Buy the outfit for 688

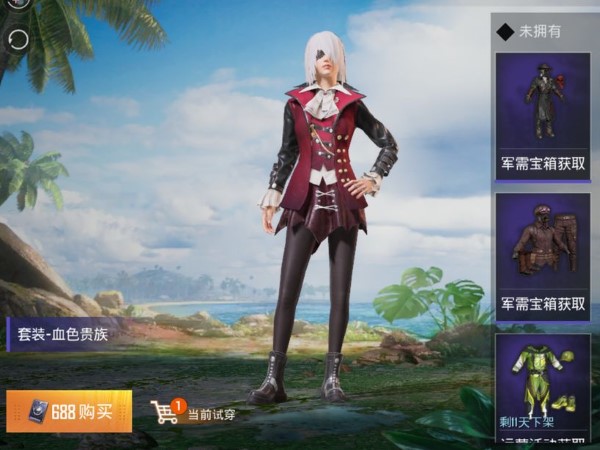69,411
